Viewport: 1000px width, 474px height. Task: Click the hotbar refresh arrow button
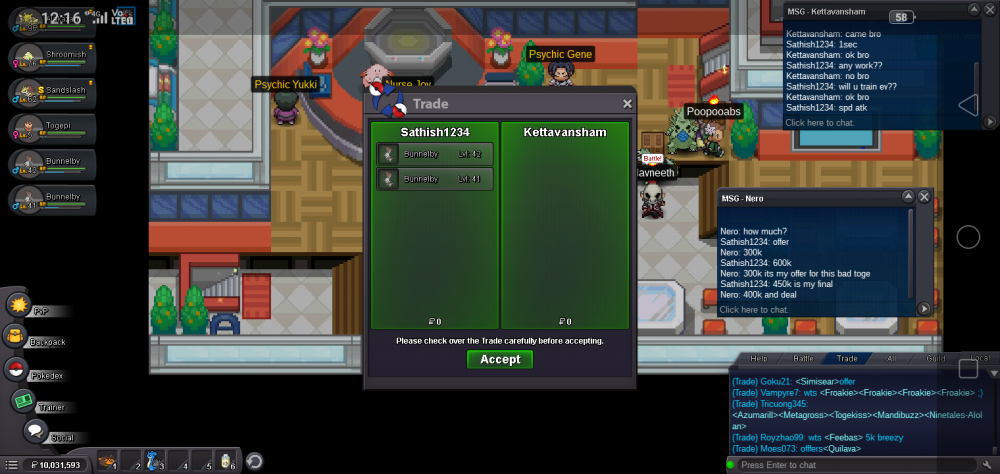click(255, 461)
